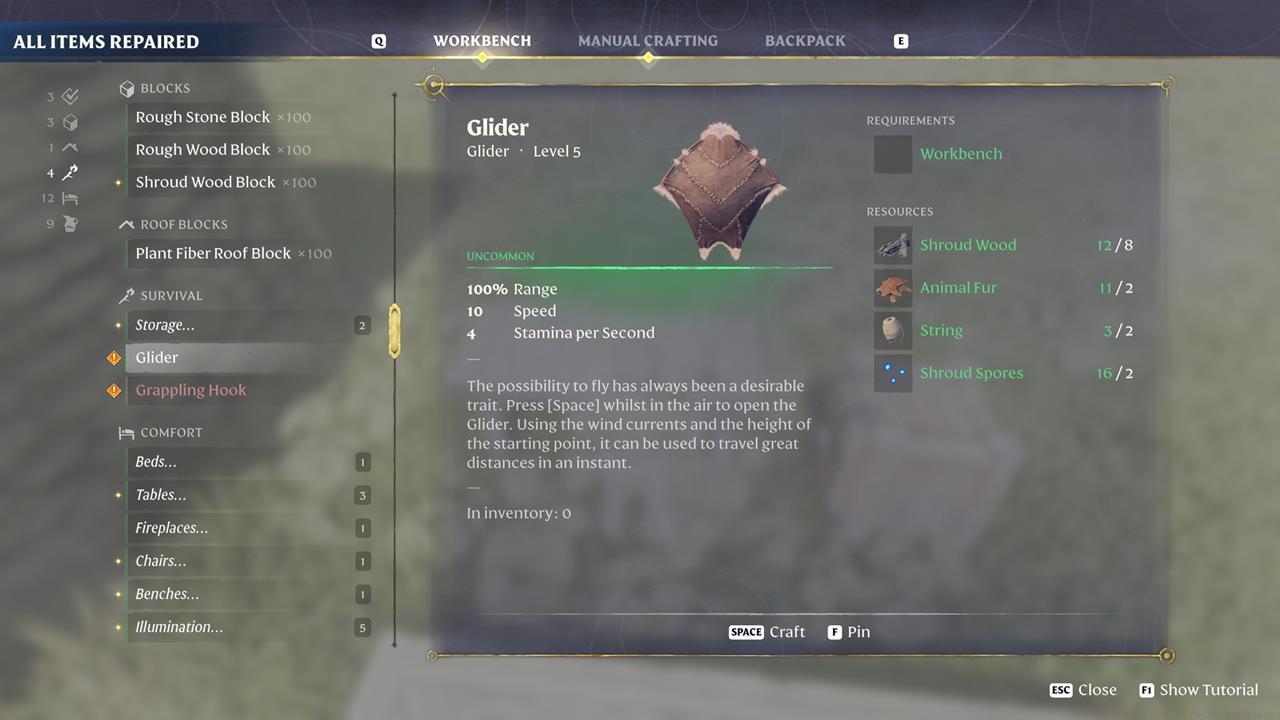Choose the Grappling Hook recipe
This screenshot has width=1280, height=720.
191,390
